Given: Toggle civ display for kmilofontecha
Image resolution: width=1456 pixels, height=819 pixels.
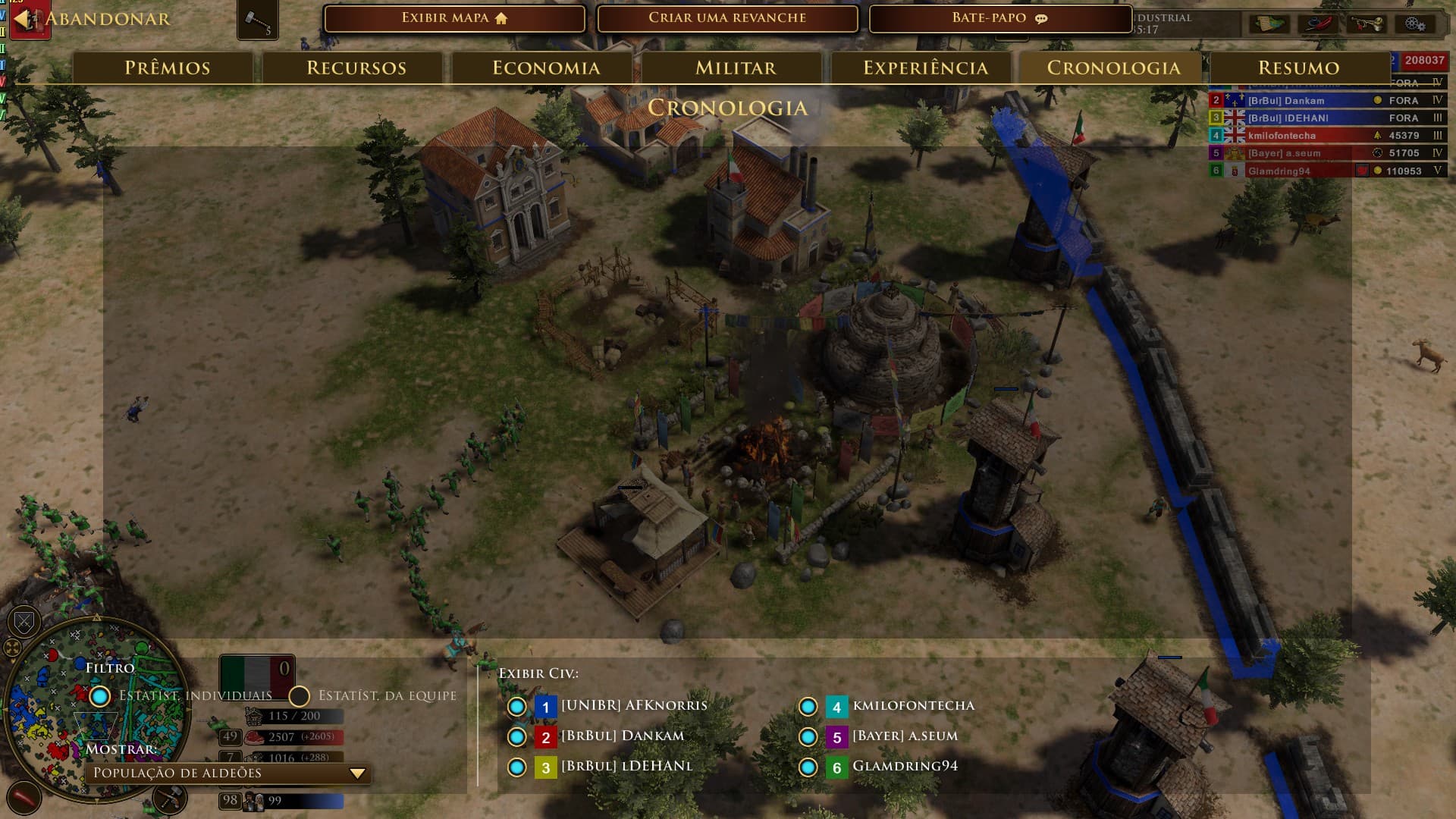Looking at the screenshot, I should 808,707.
